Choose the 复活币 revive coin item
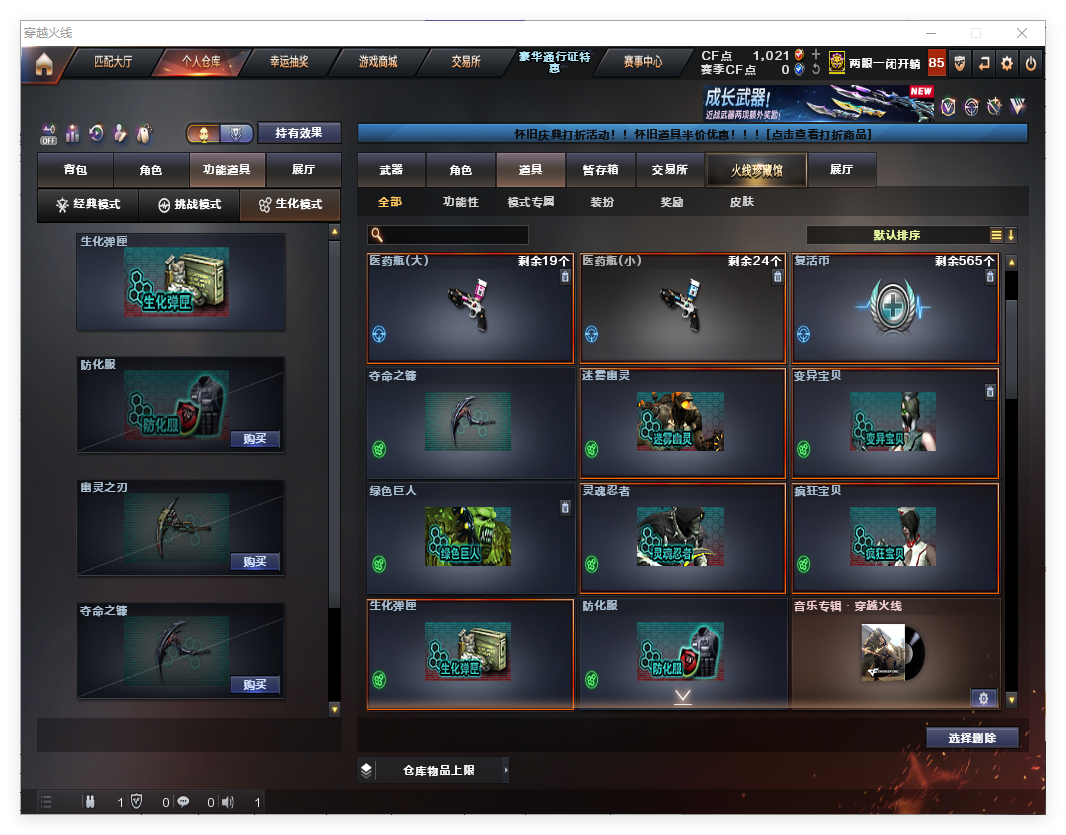 click(x=894, y=308)
